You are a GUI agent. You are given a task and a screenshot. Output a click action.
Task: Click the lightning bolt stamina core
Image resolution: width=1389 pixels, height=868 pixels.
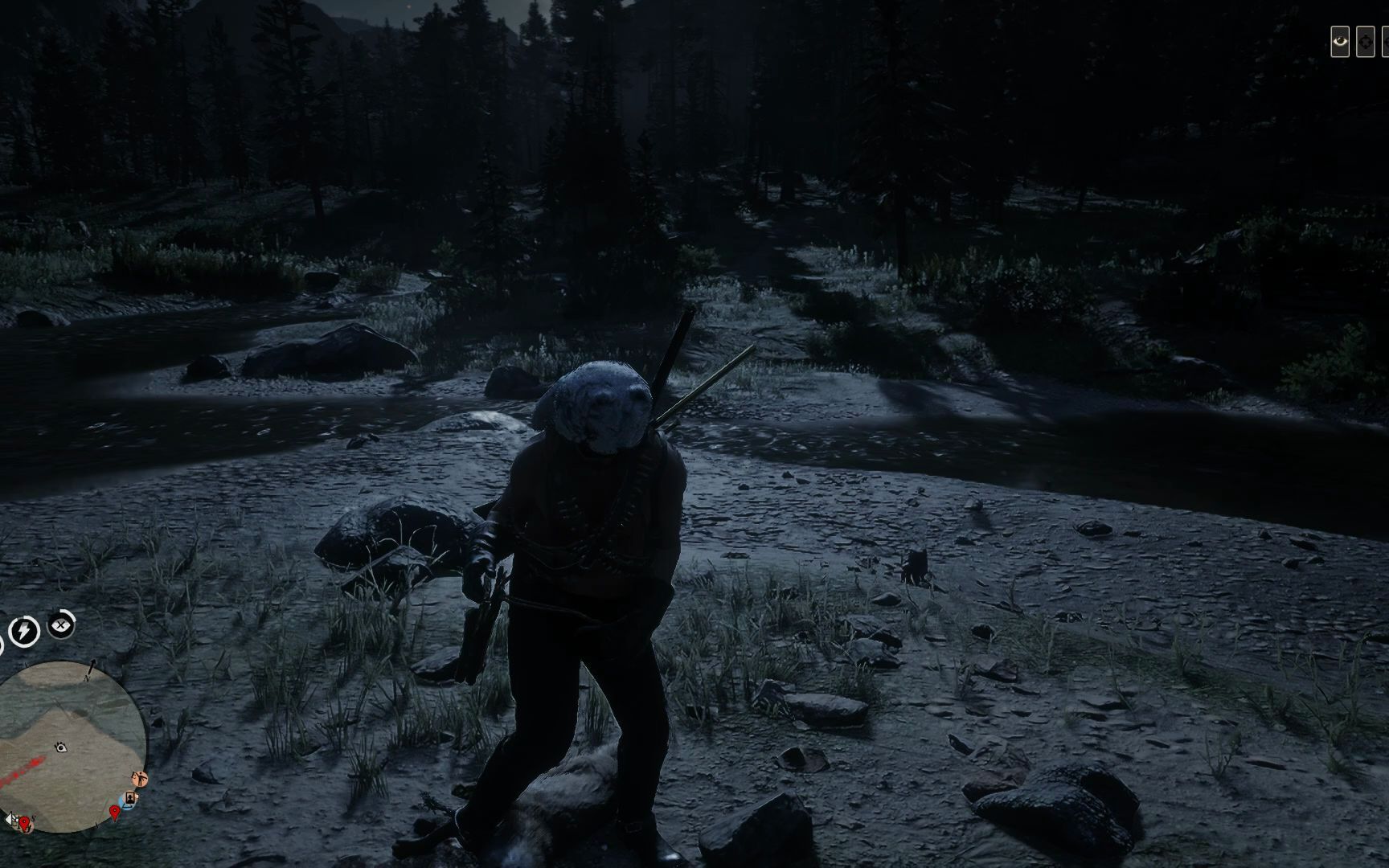(24, 631)
